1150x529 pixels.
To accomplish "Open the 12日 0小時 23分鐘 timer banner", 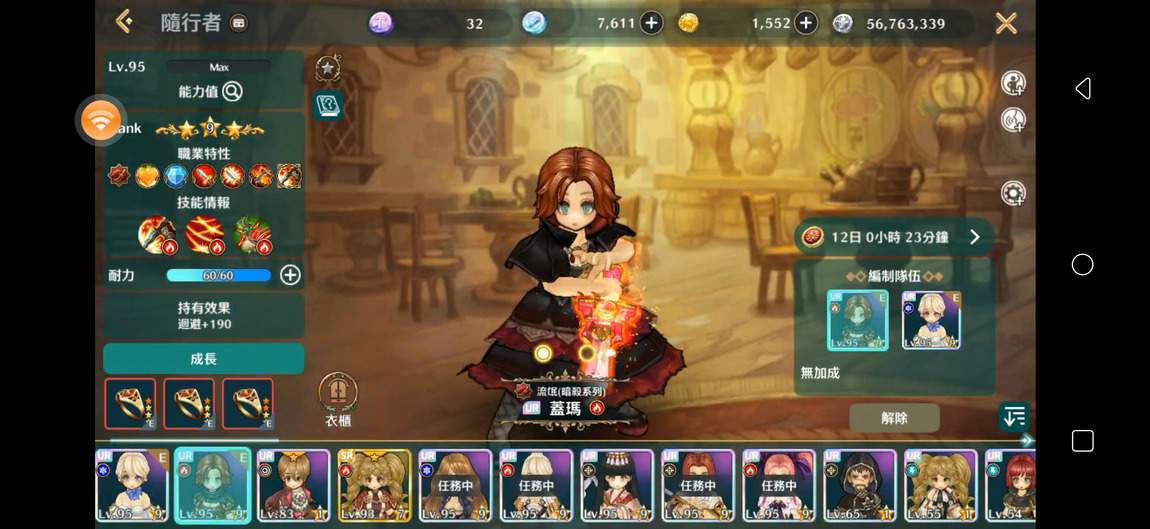I will coord(894,237).
